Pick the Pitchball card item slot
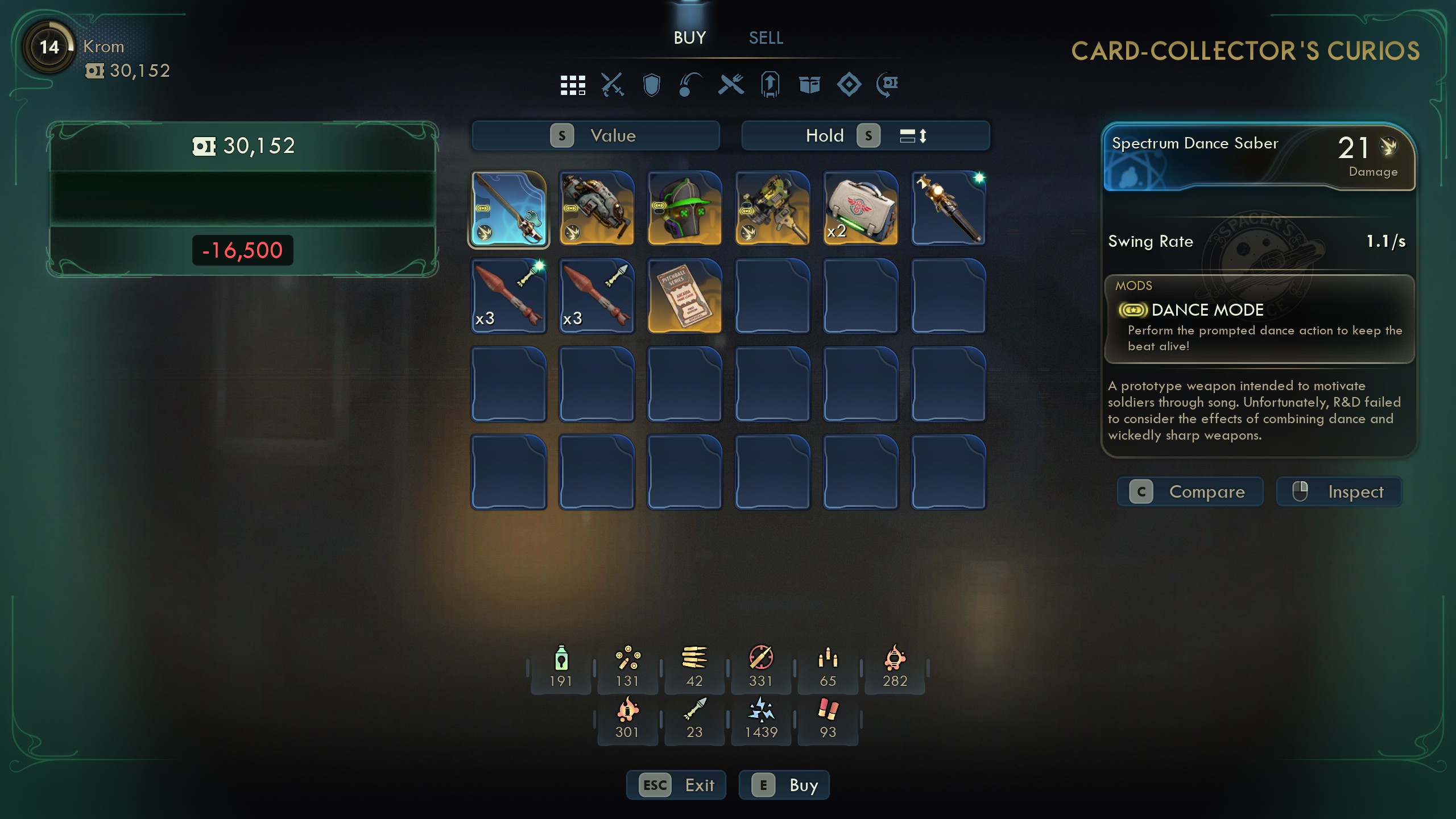The height and width of the screenshot is (819, 1456). [x=684, y=296]
